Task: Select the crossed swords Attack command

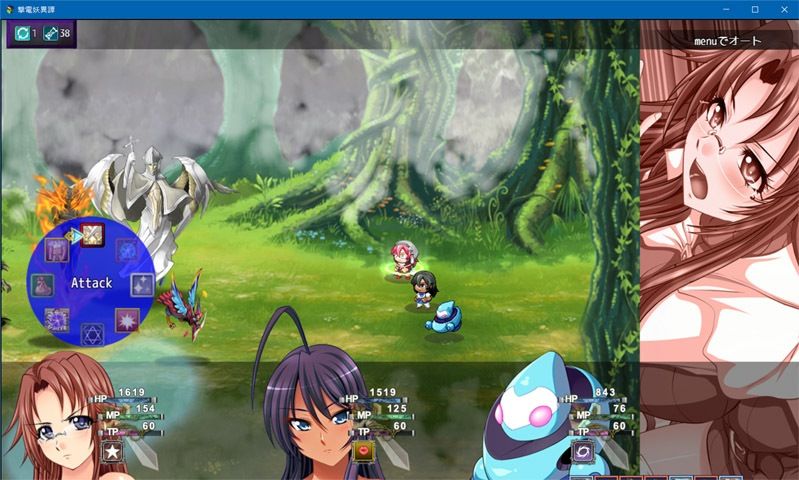Action: click(x=92, y=235)
